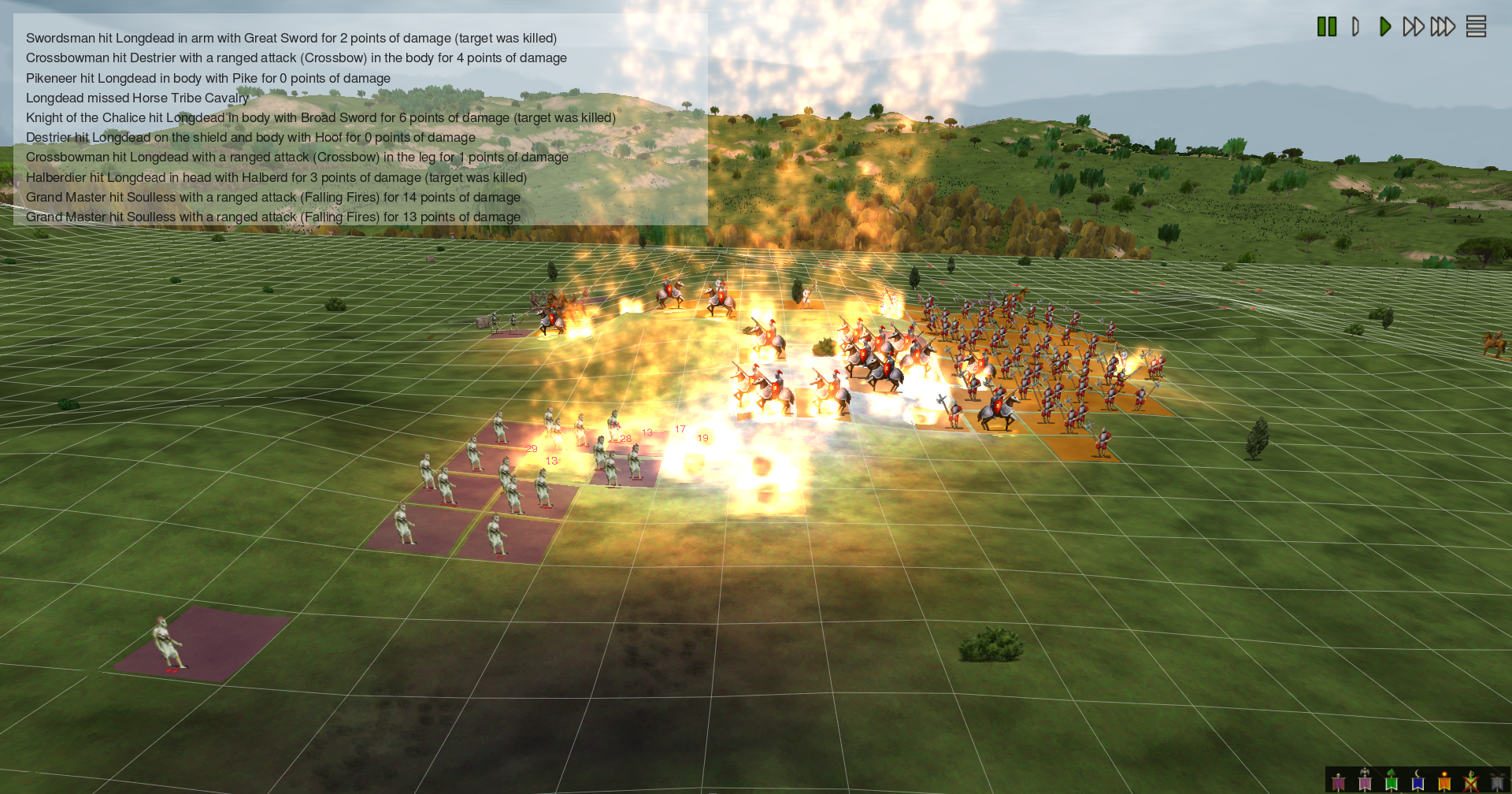Select the orange sun banner
1512x794 pixels.
point(1444,781)
